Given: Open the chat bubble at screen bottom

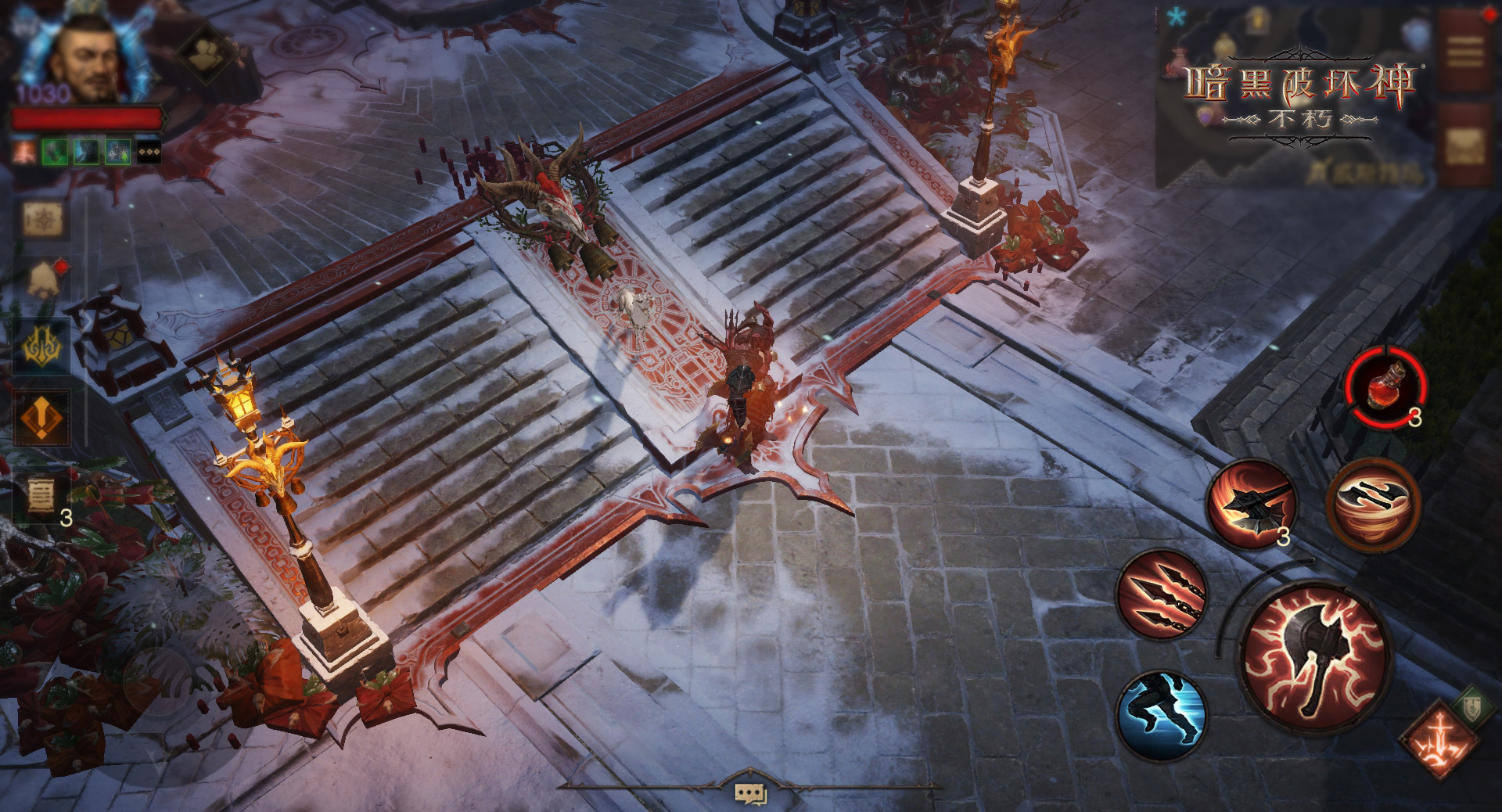Looking at the screenshot, I should [749, 794].
